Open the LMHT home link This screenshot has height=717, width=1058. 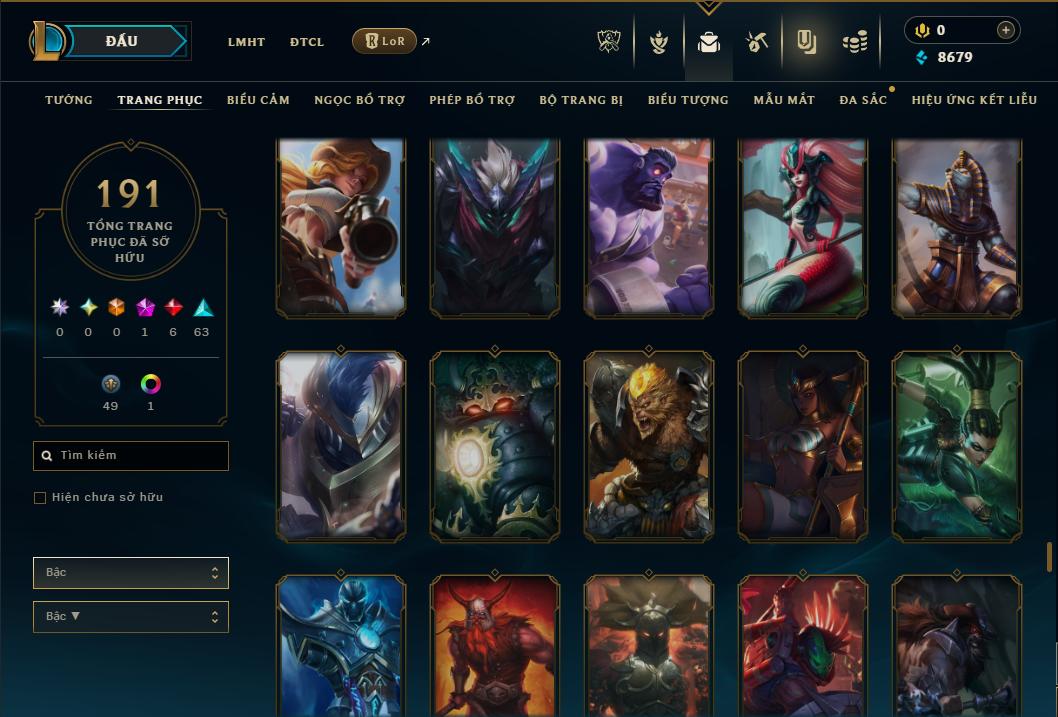point(246,42)
